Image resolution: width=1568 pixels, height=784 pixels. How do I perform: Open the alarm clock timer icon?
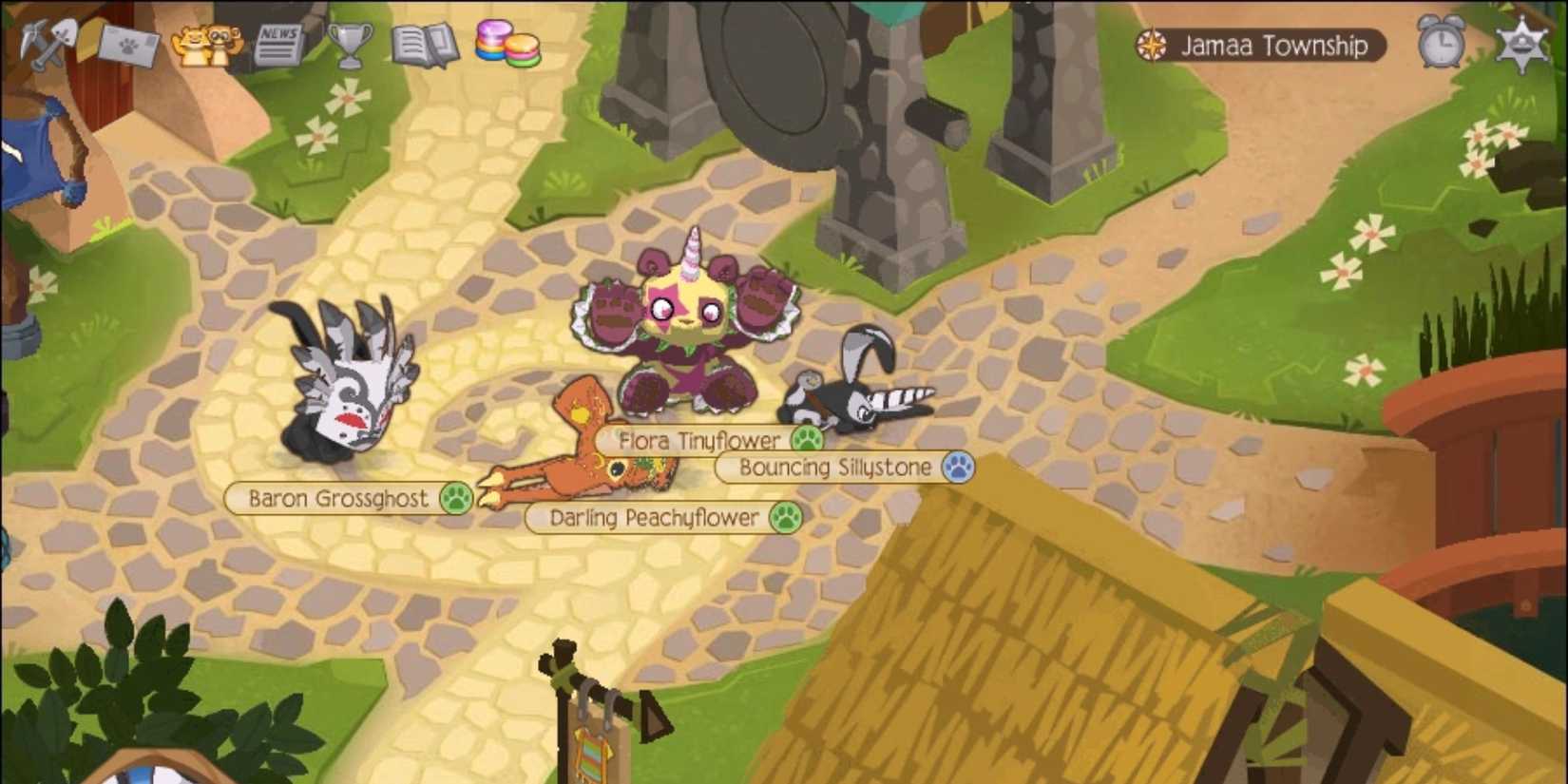[x=1440, y=43]
